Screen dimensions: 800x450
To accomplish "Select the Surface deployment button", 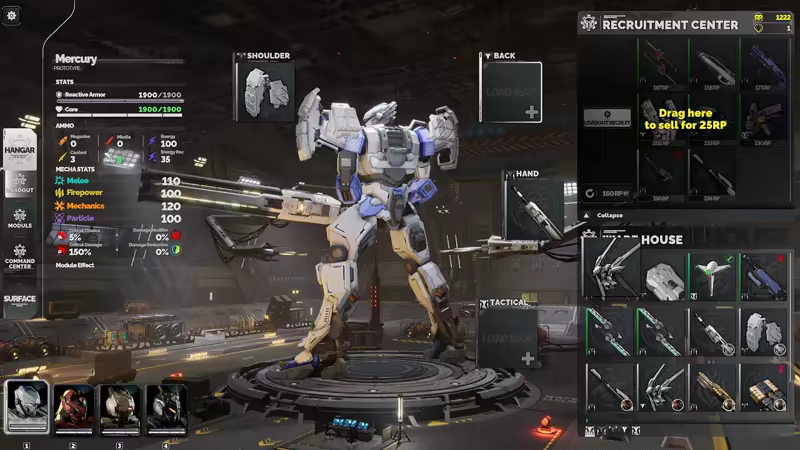I will point(20,299).
